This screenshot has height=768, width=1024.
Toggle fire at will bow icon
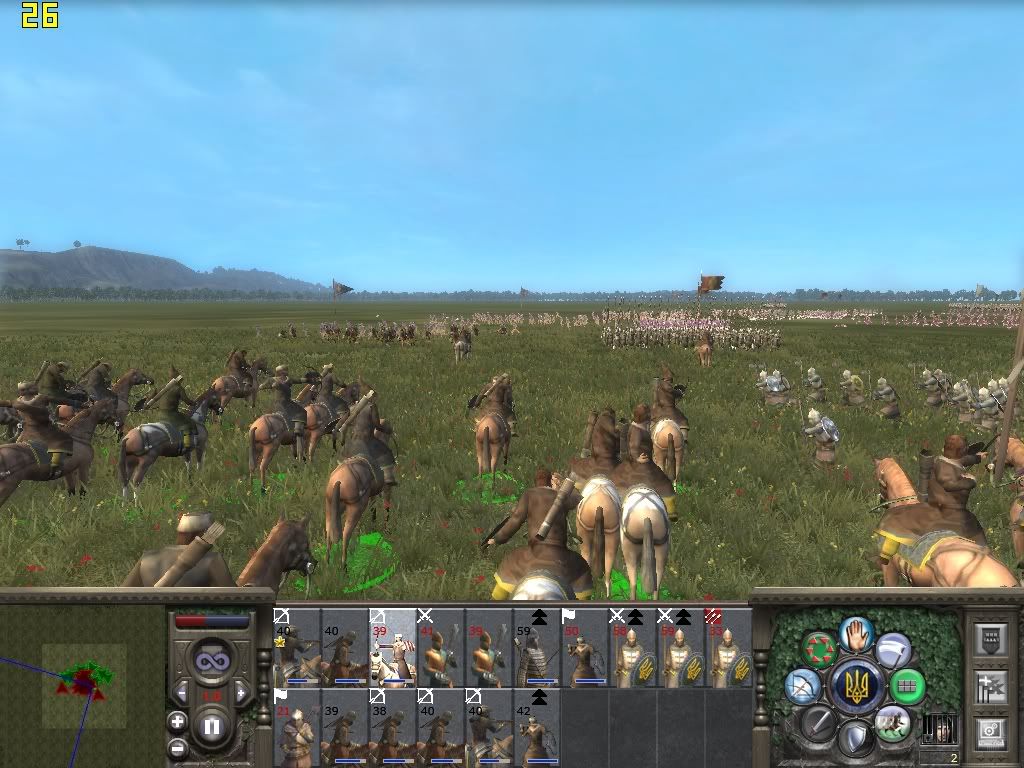[x=802, y=686]
